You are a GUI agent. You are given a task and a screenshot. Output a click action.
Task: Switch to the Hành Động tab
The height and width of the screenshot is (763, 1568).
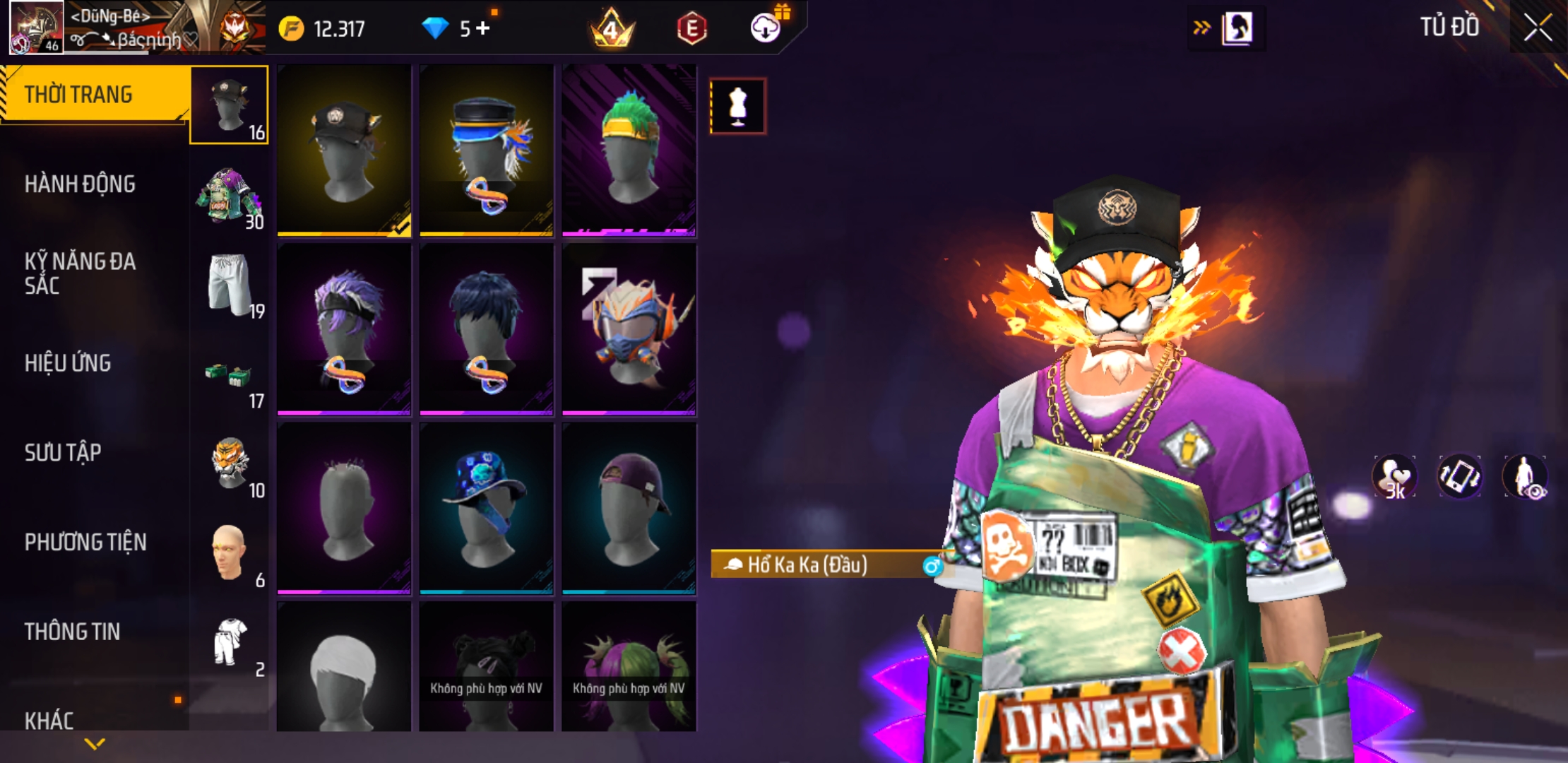tap(80, 184)
